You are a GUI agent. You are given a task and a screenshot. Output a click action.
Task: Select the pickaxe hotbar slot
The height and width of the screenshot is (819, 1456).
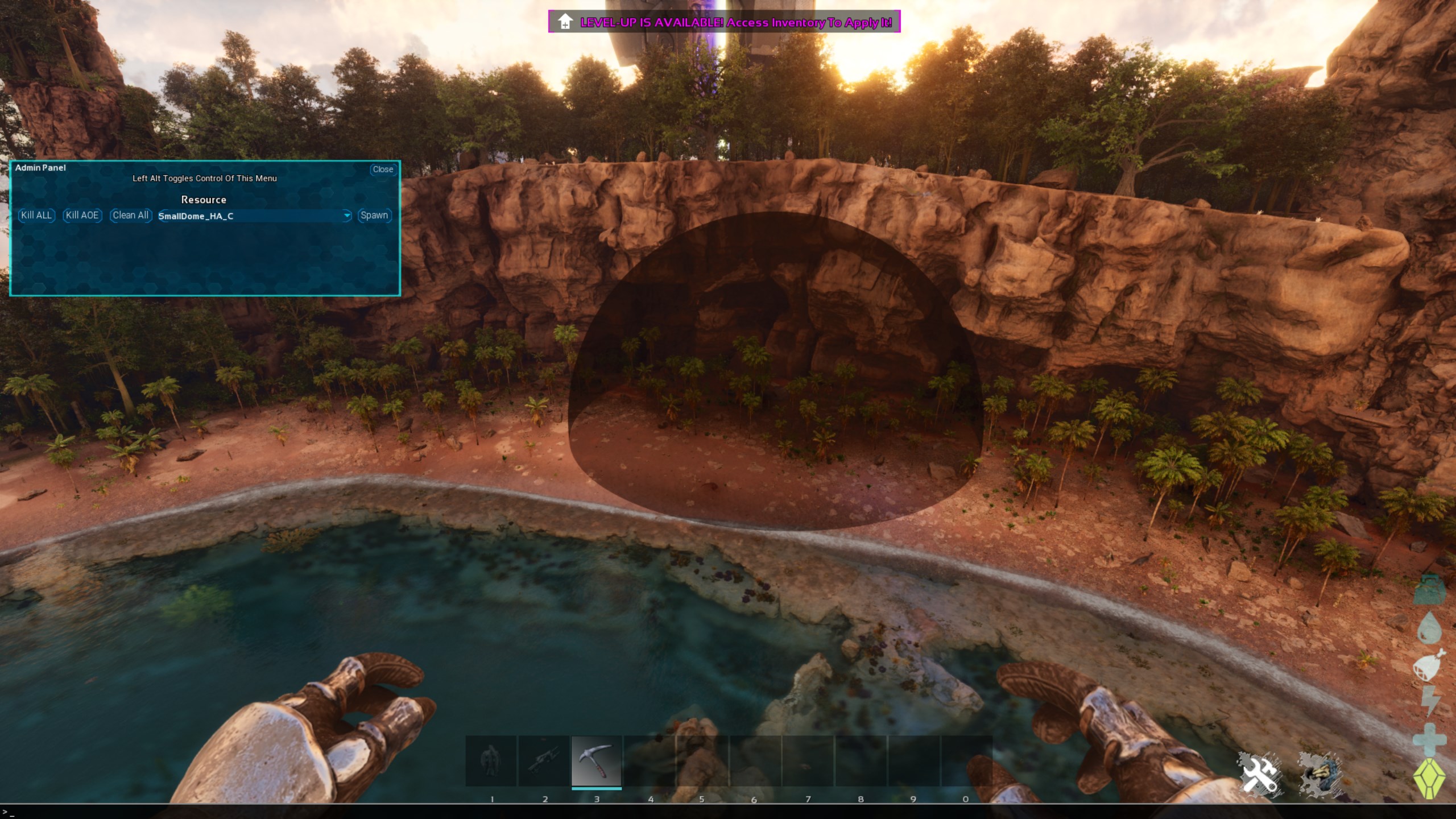coord(596,761)
